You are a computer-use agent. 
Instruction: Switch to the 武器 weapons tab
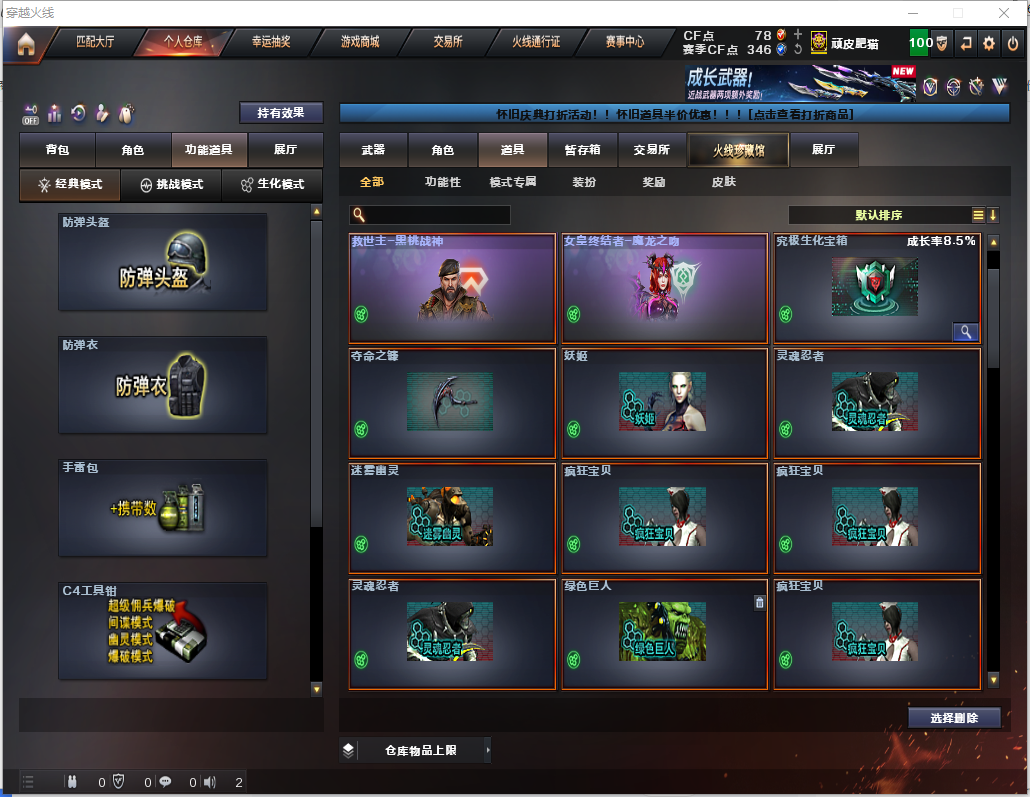pos(373,150)
